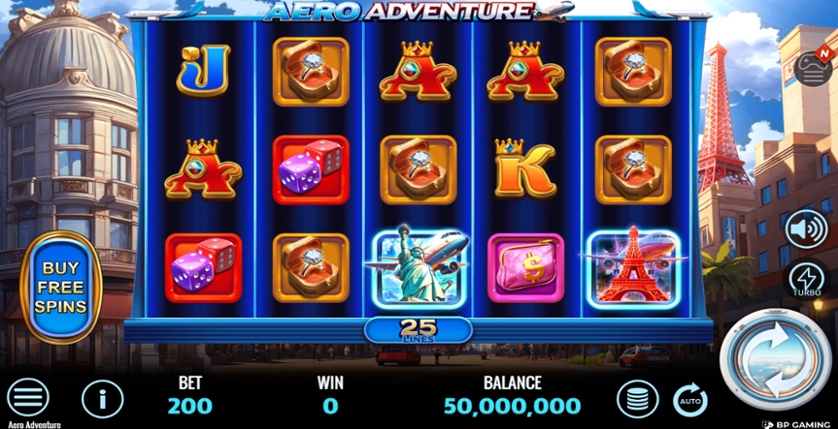The width and height of the screenshot is (838, 429).
Task: Show the game info paytable
Action: (102, 399)
